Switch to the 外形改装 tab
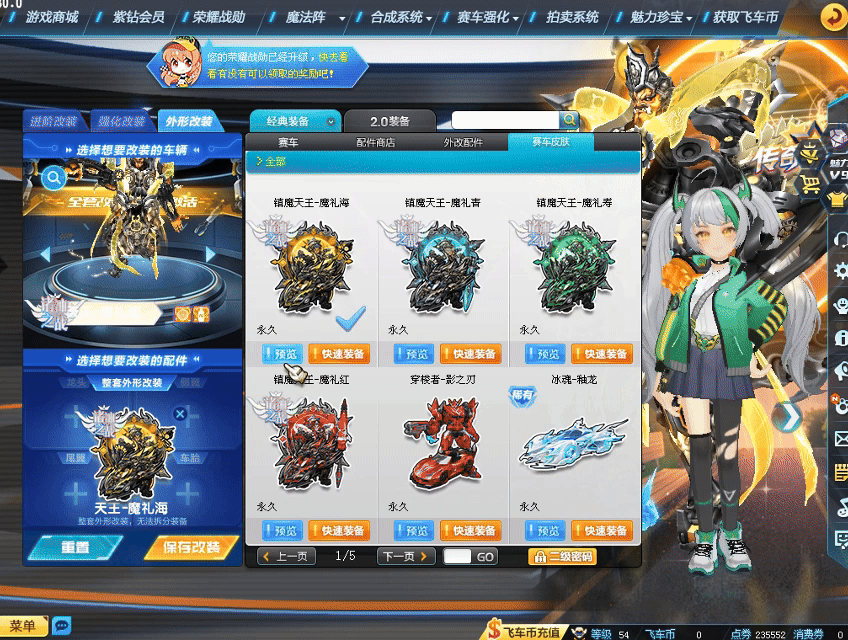848x640 pixels. coord(188,121)
